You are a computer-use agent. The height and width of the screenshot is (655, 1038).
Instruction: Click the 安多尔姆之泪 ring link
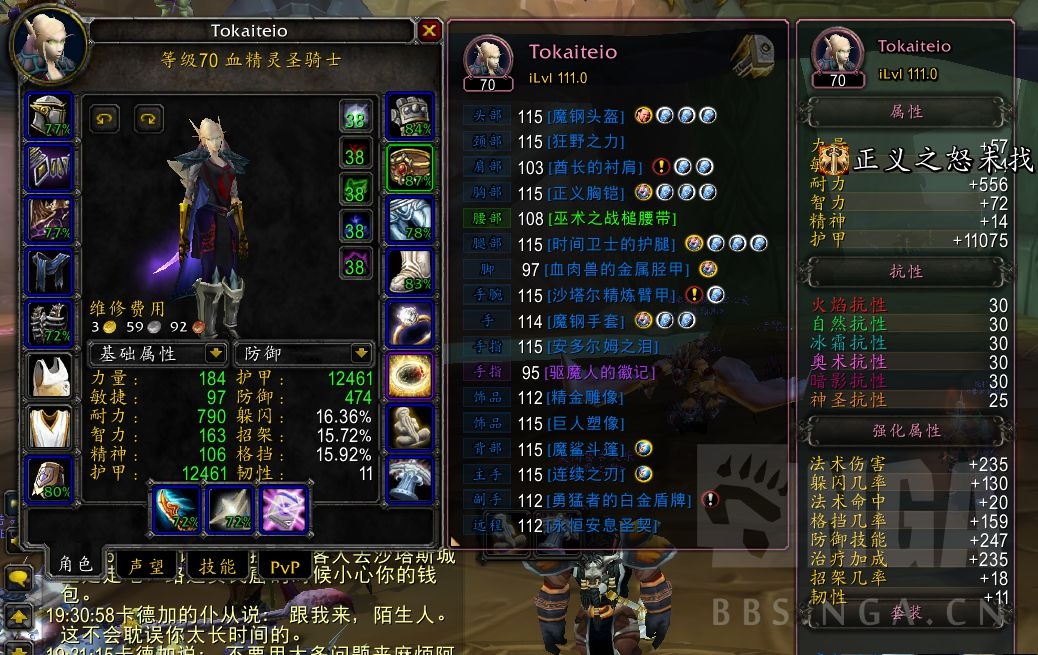click(598, 347)
